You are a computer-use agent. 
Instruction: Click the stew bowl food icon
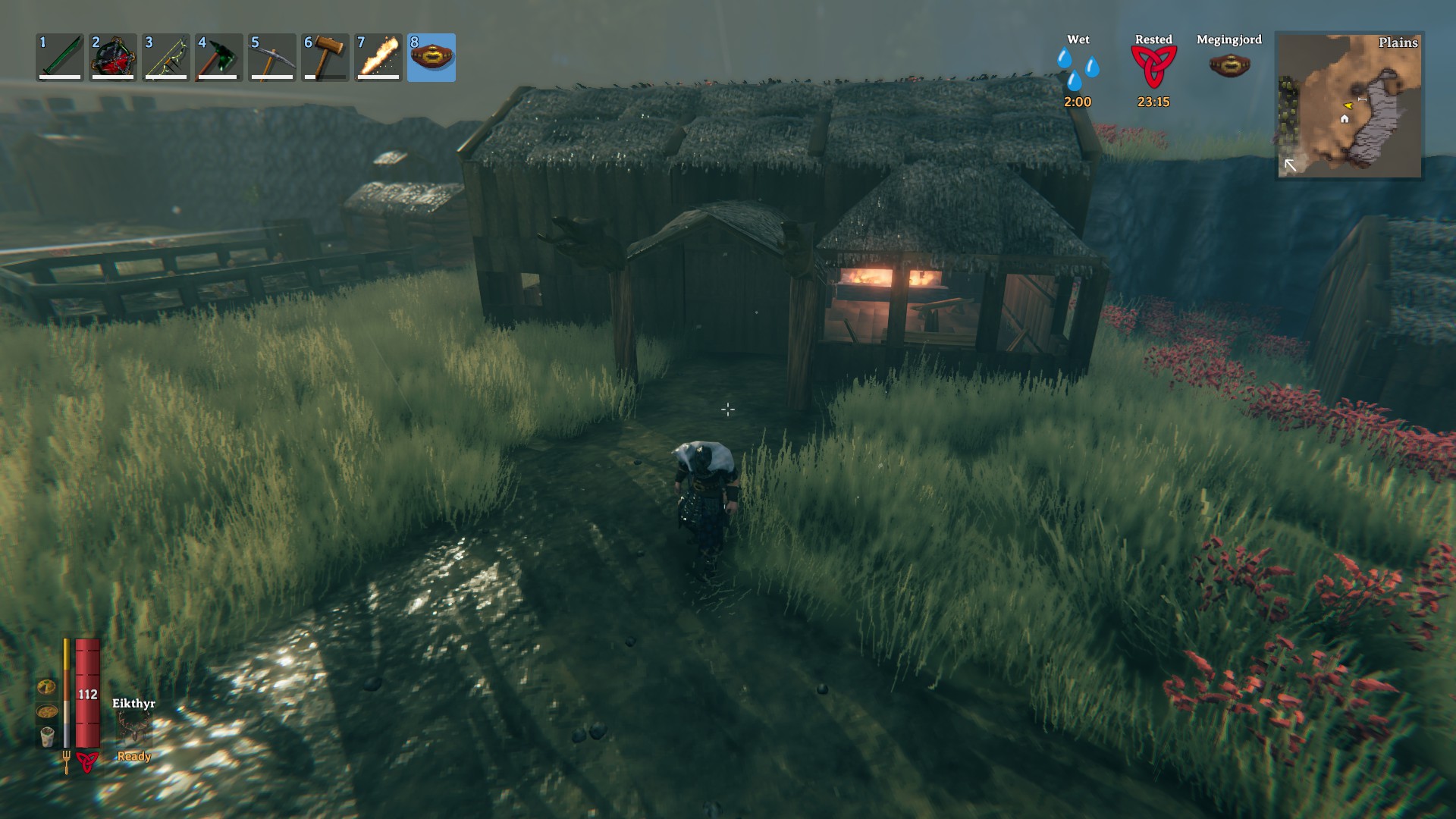(x=47, y=712)
